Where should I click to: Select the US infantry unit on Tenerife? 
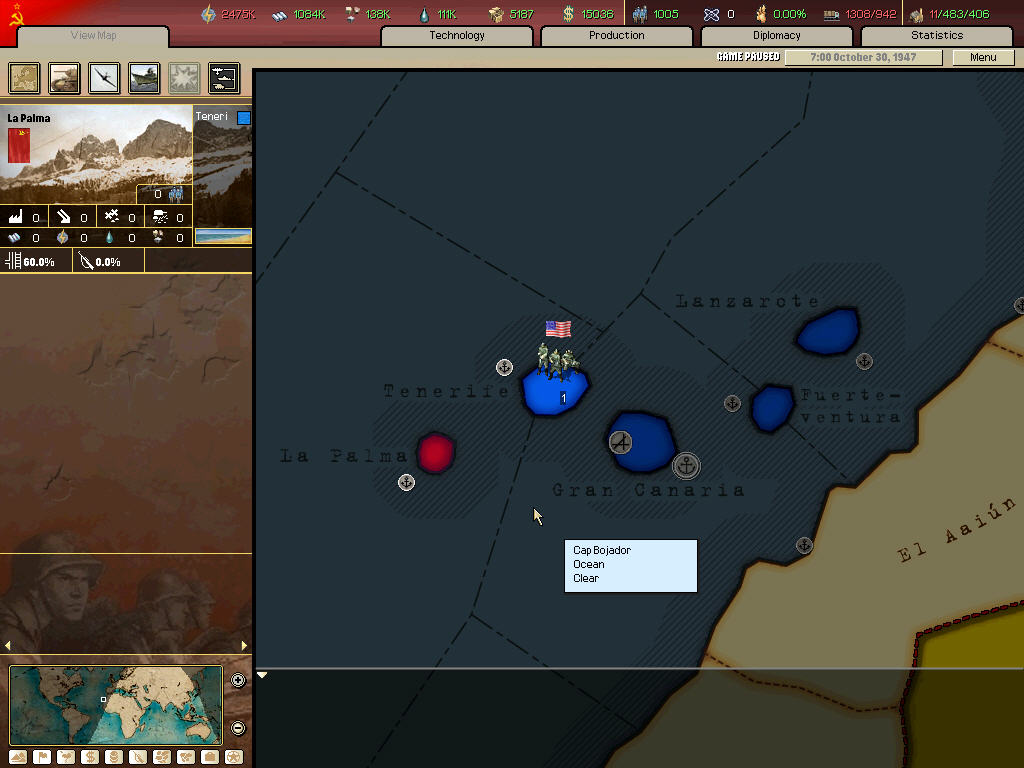(x=556, y=360)
